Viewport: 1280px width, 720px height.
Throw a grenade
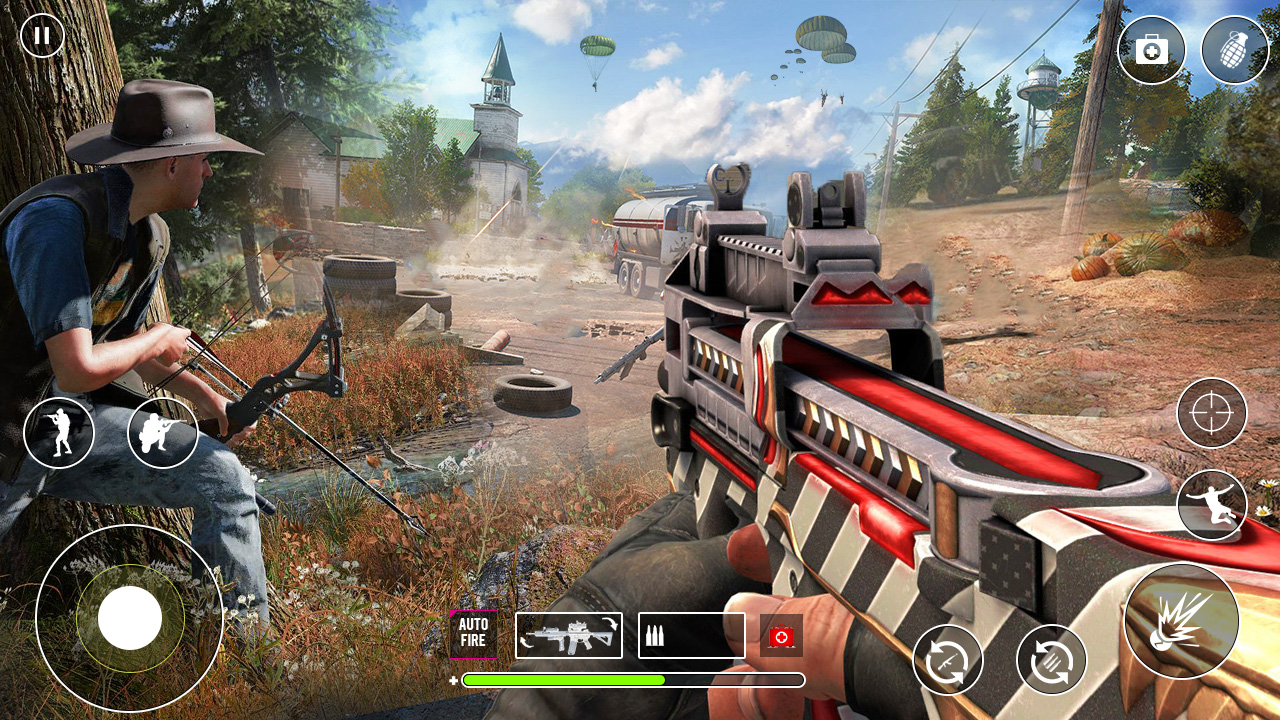click(1235, 50)
